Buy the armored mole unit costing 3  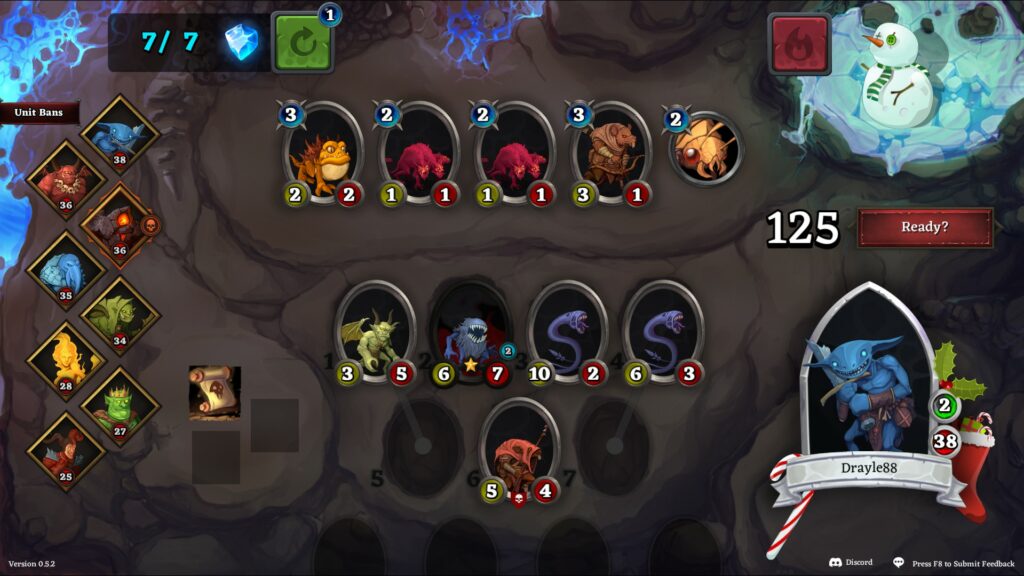point(610,155)
